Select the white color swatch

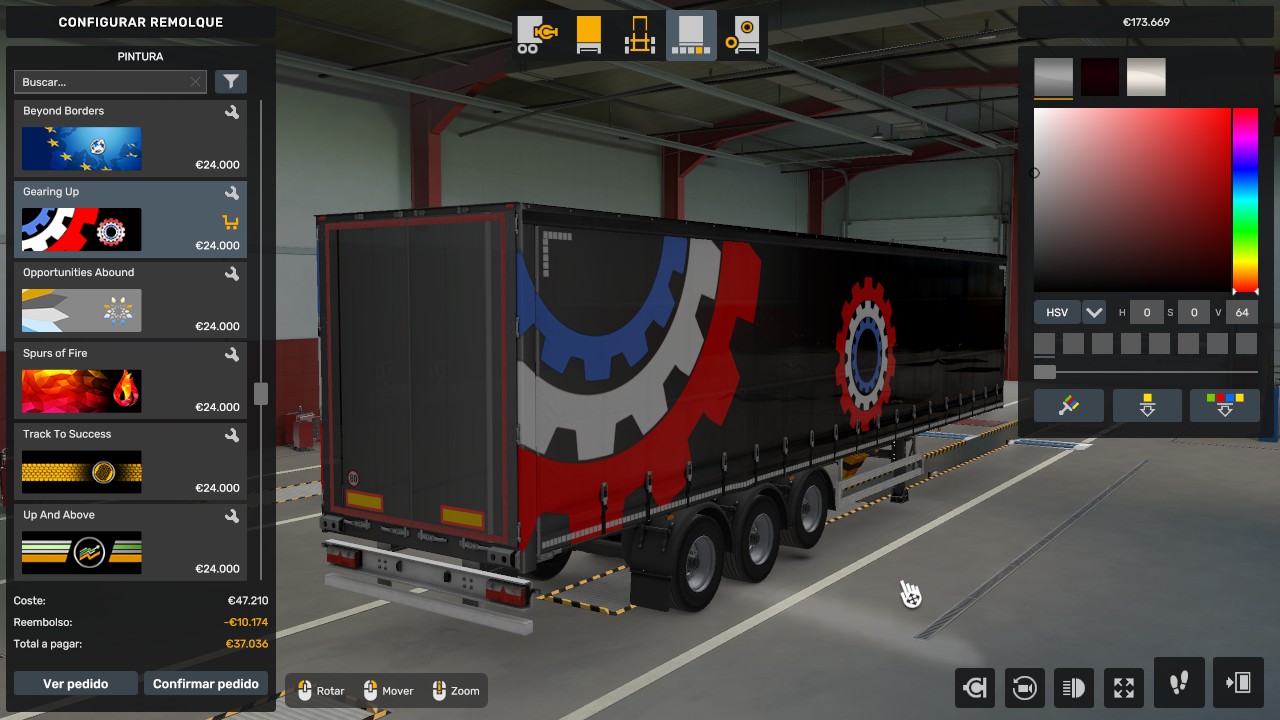point(1146,77)
